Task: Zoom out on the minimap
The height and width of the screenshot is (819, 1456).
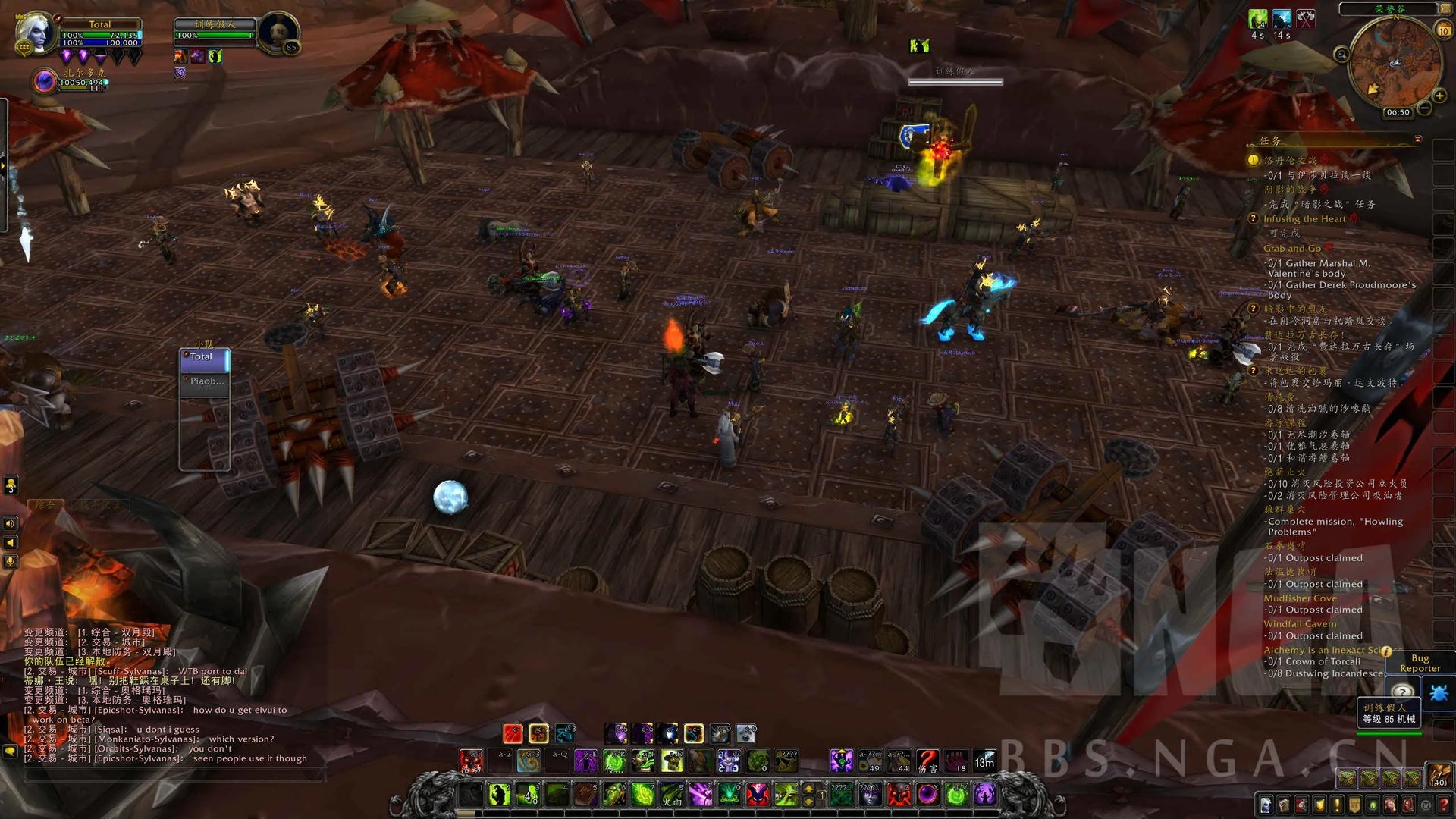Action: coord(1425,109)
